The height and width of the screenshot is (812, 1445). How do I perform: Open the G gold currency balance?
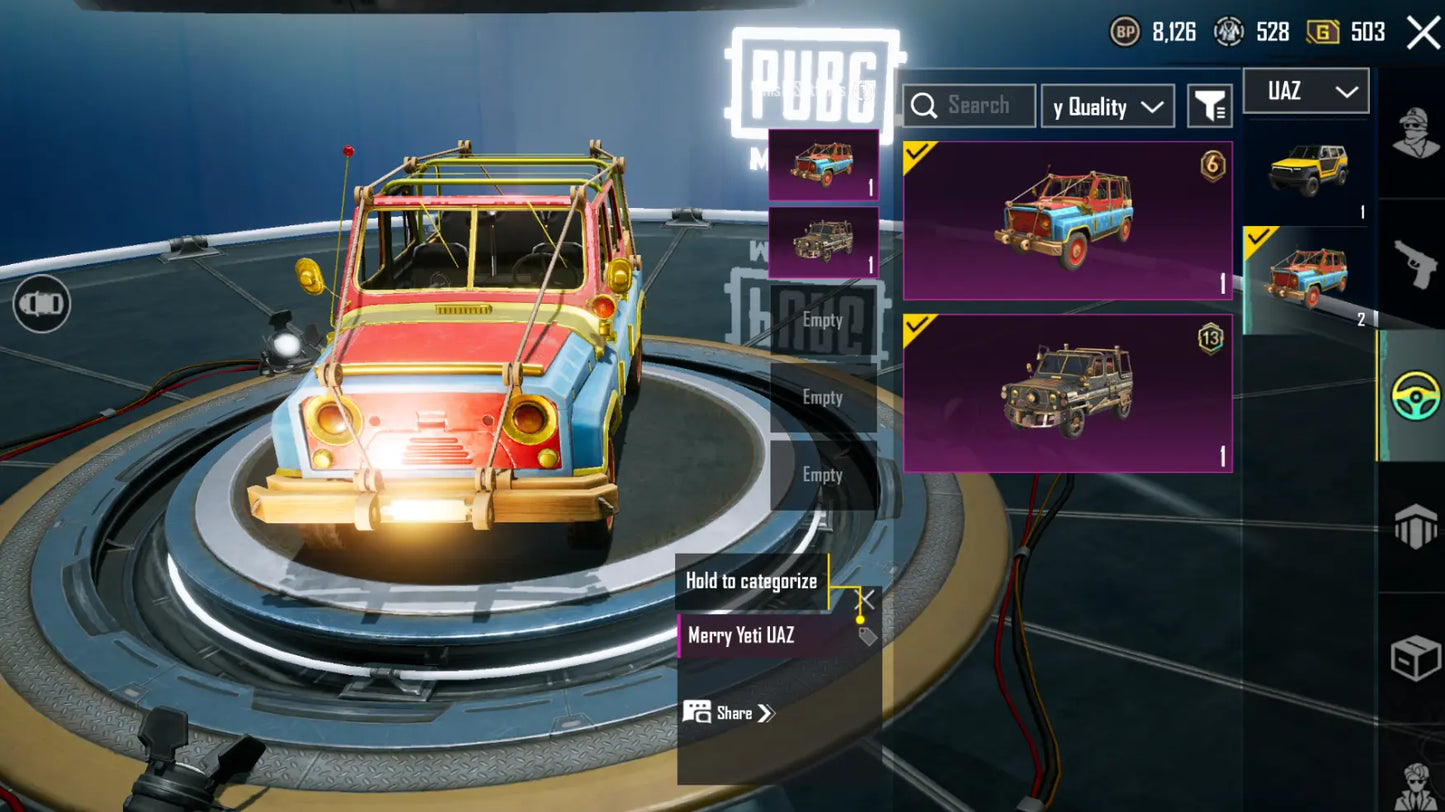[1346, 32]
